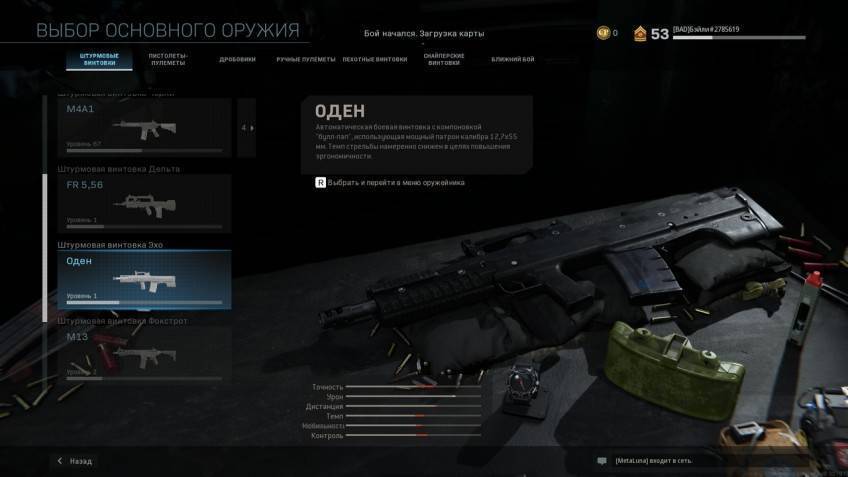
Task: Select the Оден weapon card
Action: [144, 279]
